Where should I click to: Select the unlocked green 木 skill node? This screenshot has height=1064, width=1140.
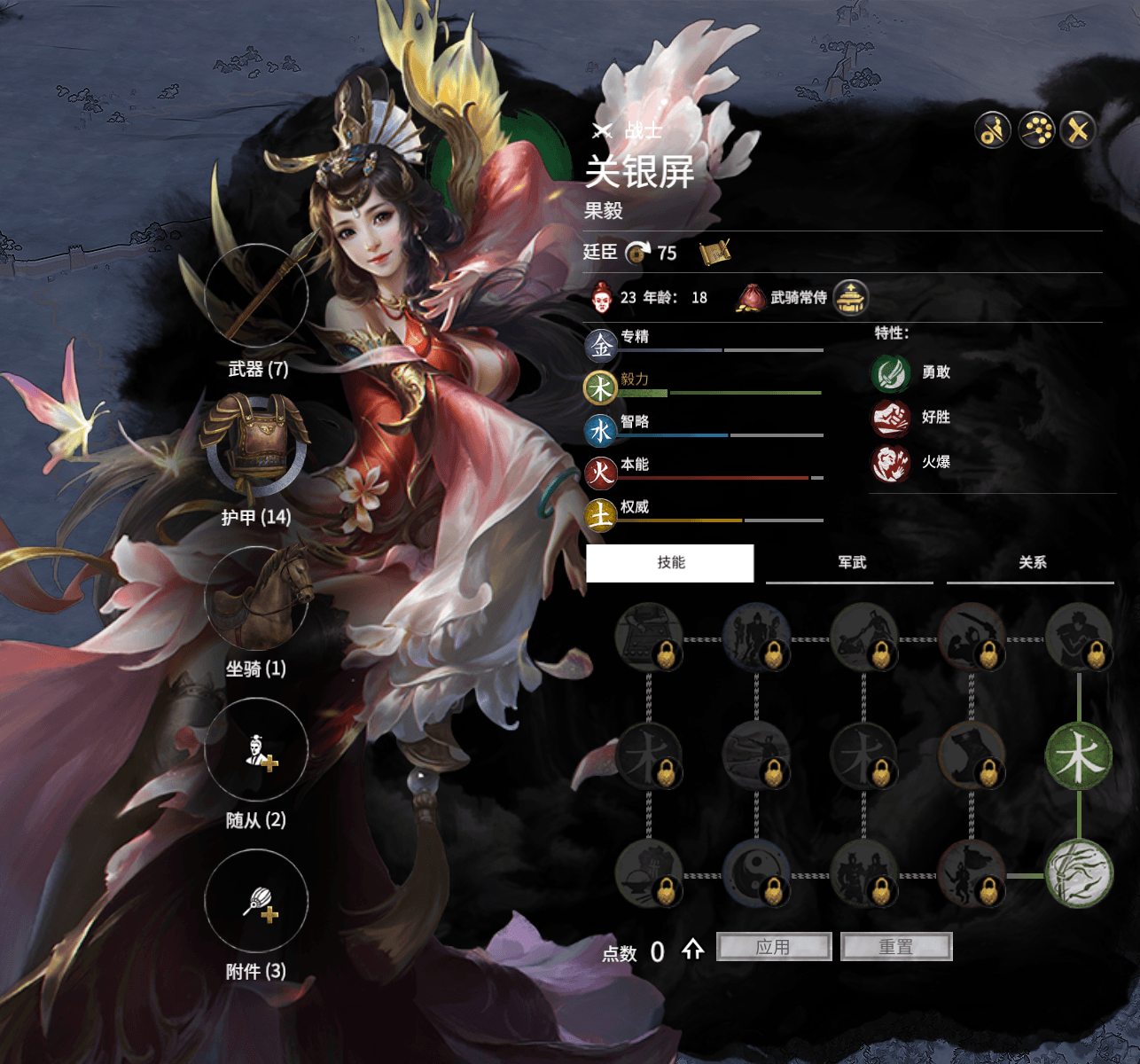[x=1079, y=756]
